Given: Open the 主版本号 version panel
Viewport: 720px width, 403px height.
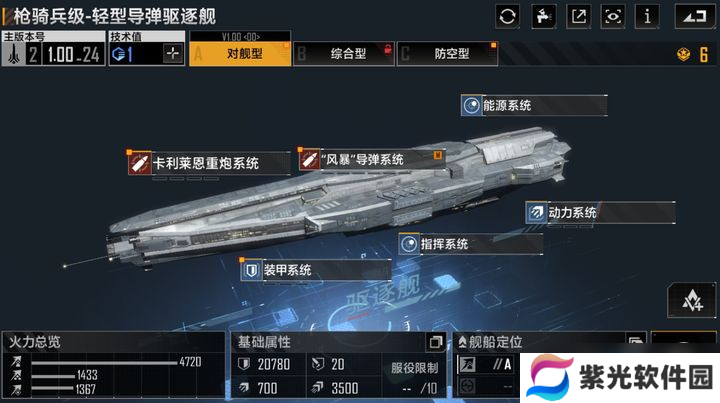Looking at the screenshot, I should [52, 48].
